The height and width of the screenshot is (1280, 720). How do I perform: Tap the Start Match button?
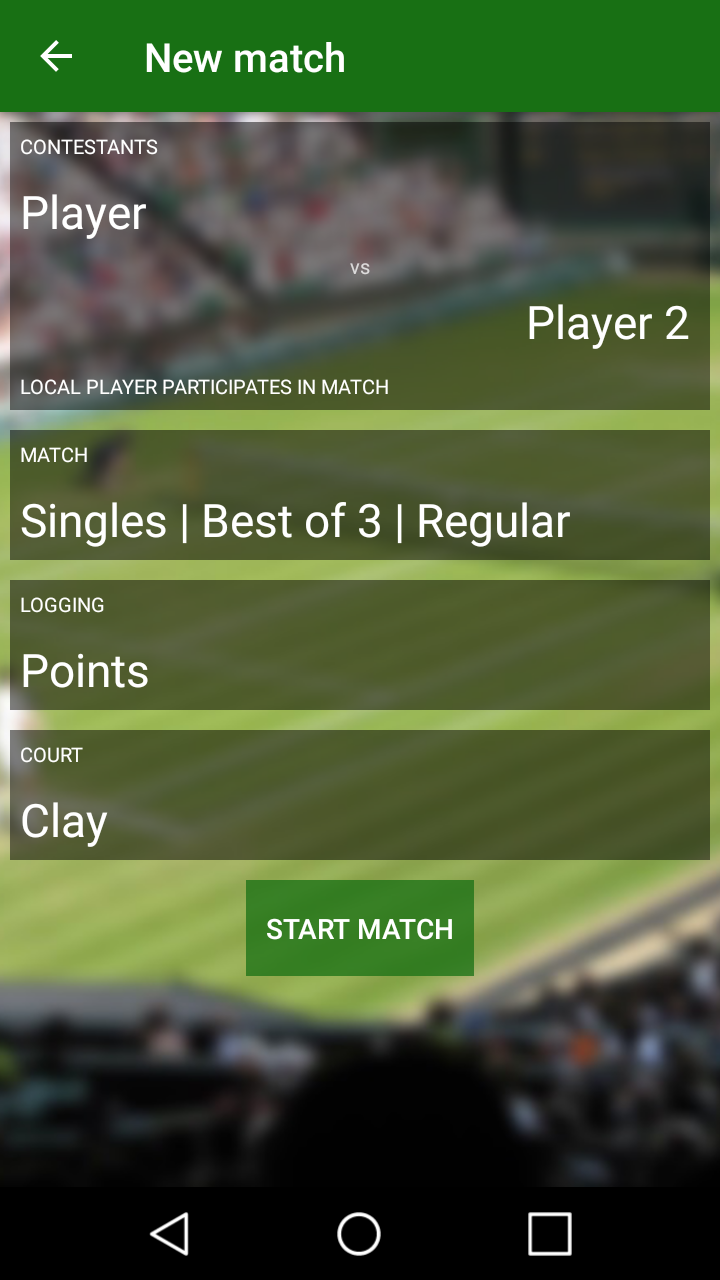(x=360, y=928)
